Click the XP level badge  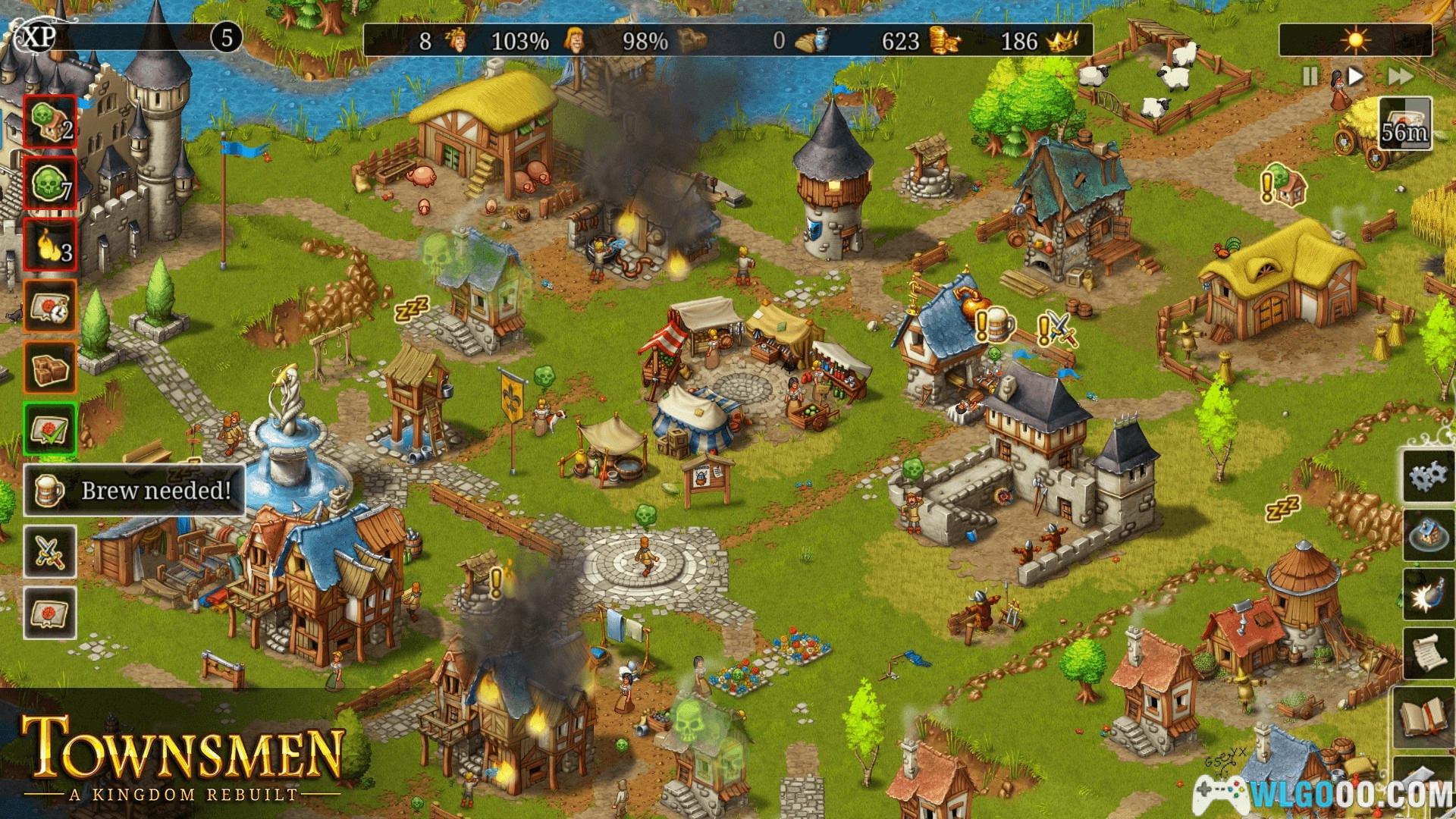coord(226,37)
